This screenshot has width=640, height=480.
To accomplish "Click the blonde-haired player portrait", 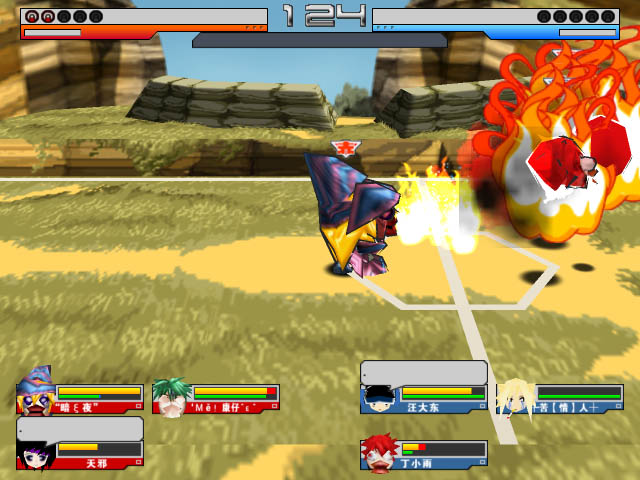I will pos(515,397).
